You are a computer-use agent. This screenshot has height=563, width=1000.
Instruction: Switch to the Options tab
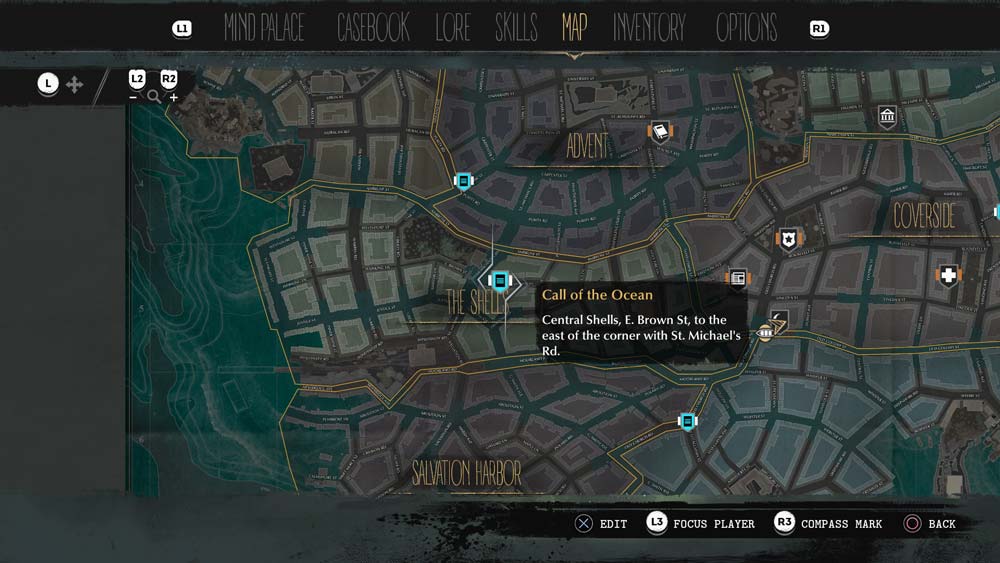tap(746, 28)
